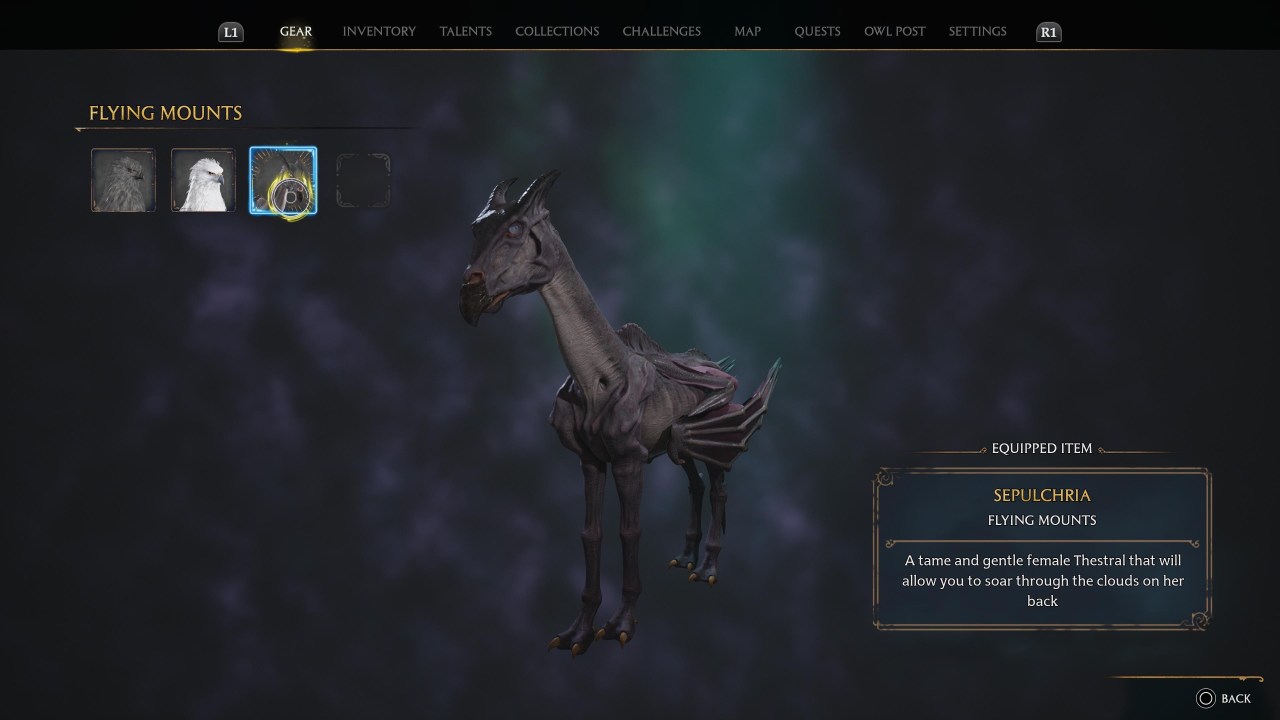
Task: Click the circle button Back icon
Action: pyautogui.click(x=1204, y=698)
